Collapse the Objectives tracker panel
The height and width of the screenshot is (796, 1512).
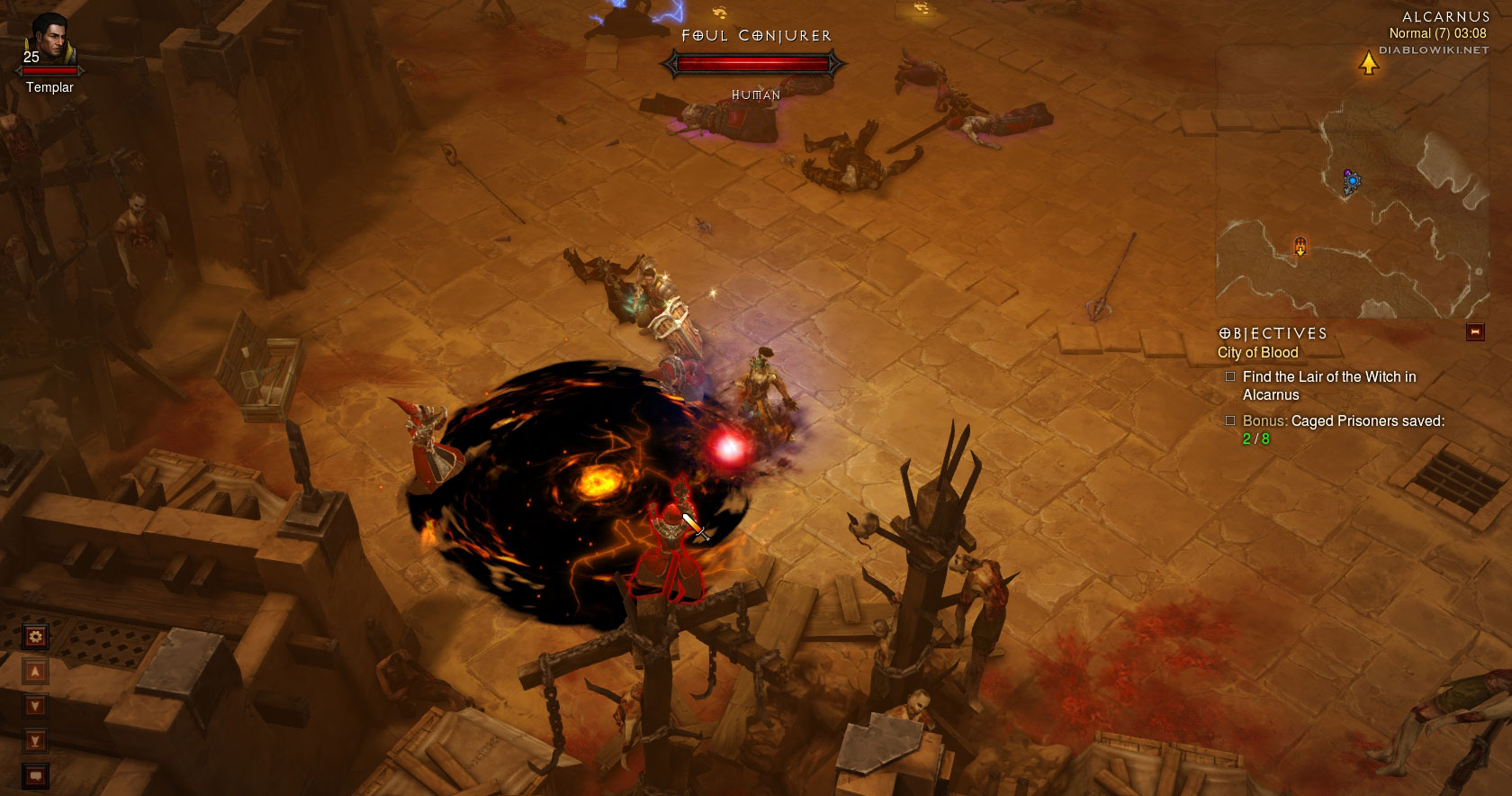pos(1474,332)
